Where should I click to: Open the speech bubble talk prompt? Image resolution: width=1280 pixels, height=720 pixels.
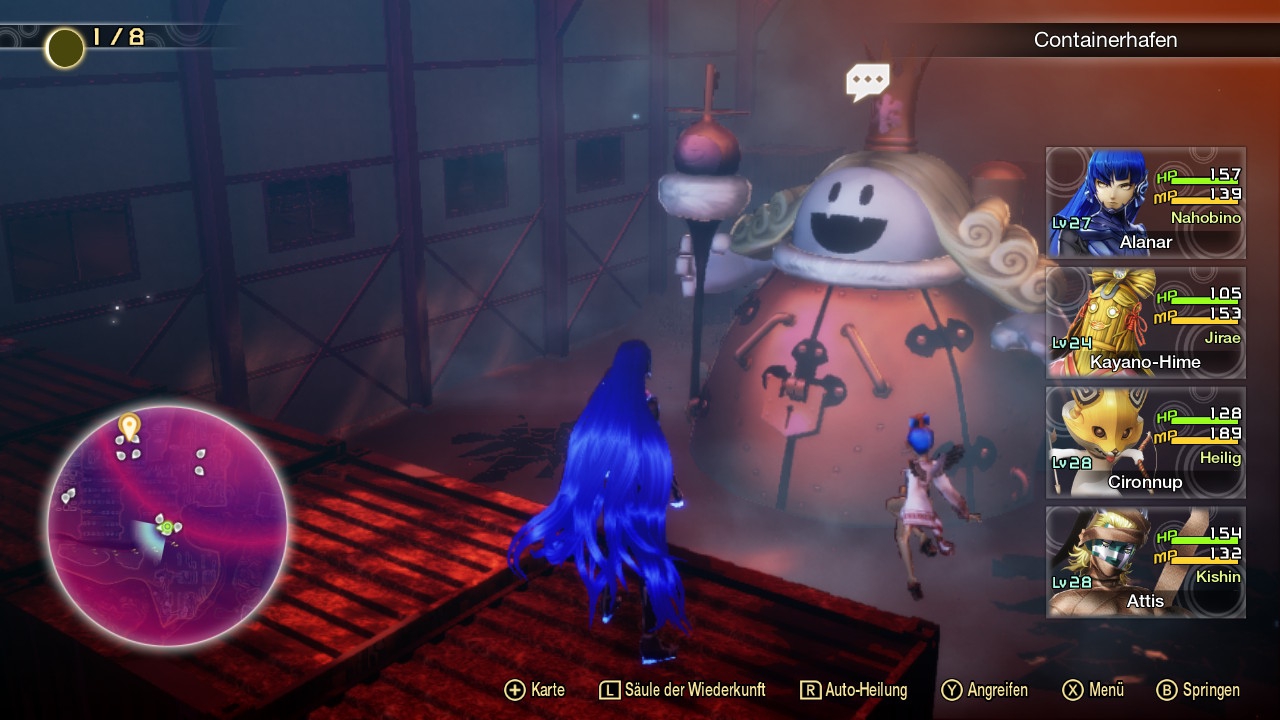pos(867,81)
